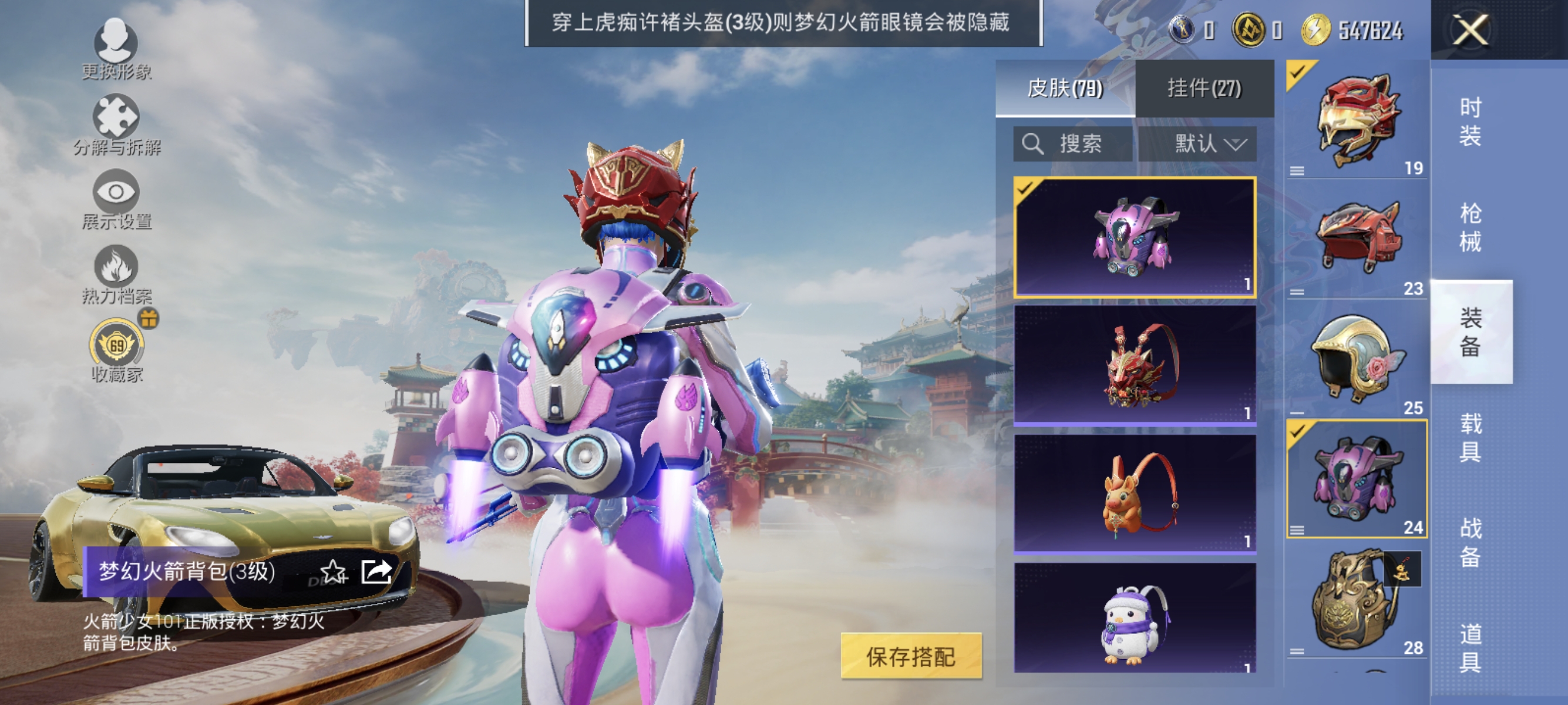The height and width of the screenshot is (705, 1568).
Task: Click the search magnifier icon
Action: [1032, 145]
